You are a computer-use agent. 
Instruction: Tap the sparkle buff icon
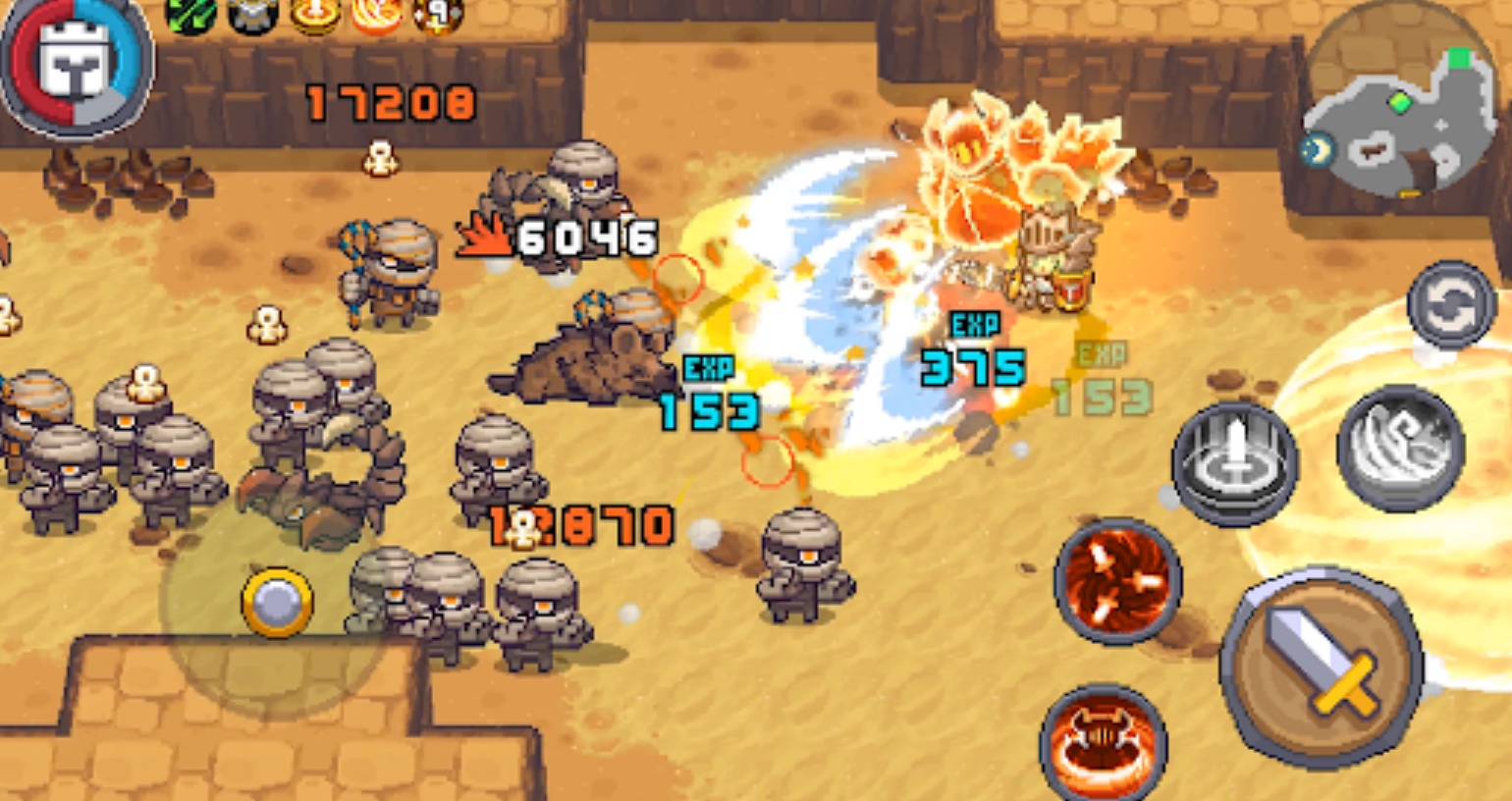click(438, 14)
